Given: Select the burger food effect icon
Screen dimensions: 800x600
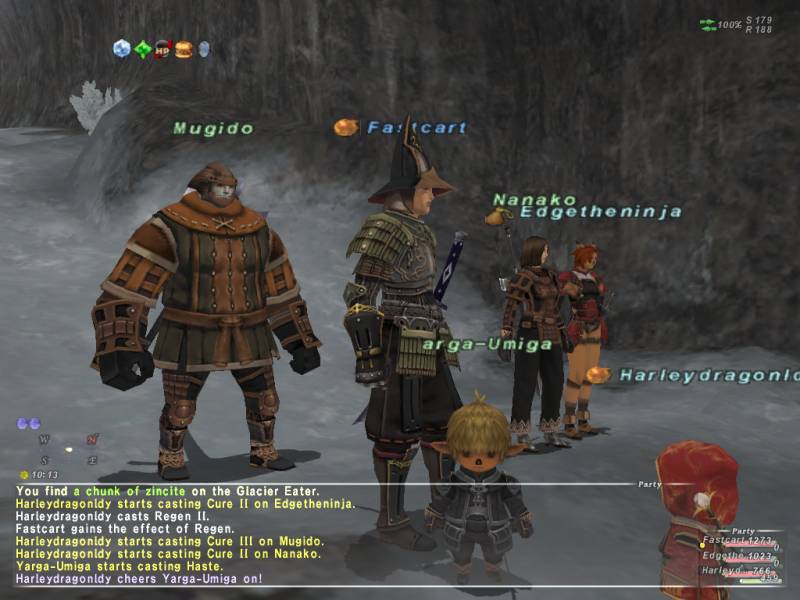Looking at the screenshot, I should [x=183, y=48].
